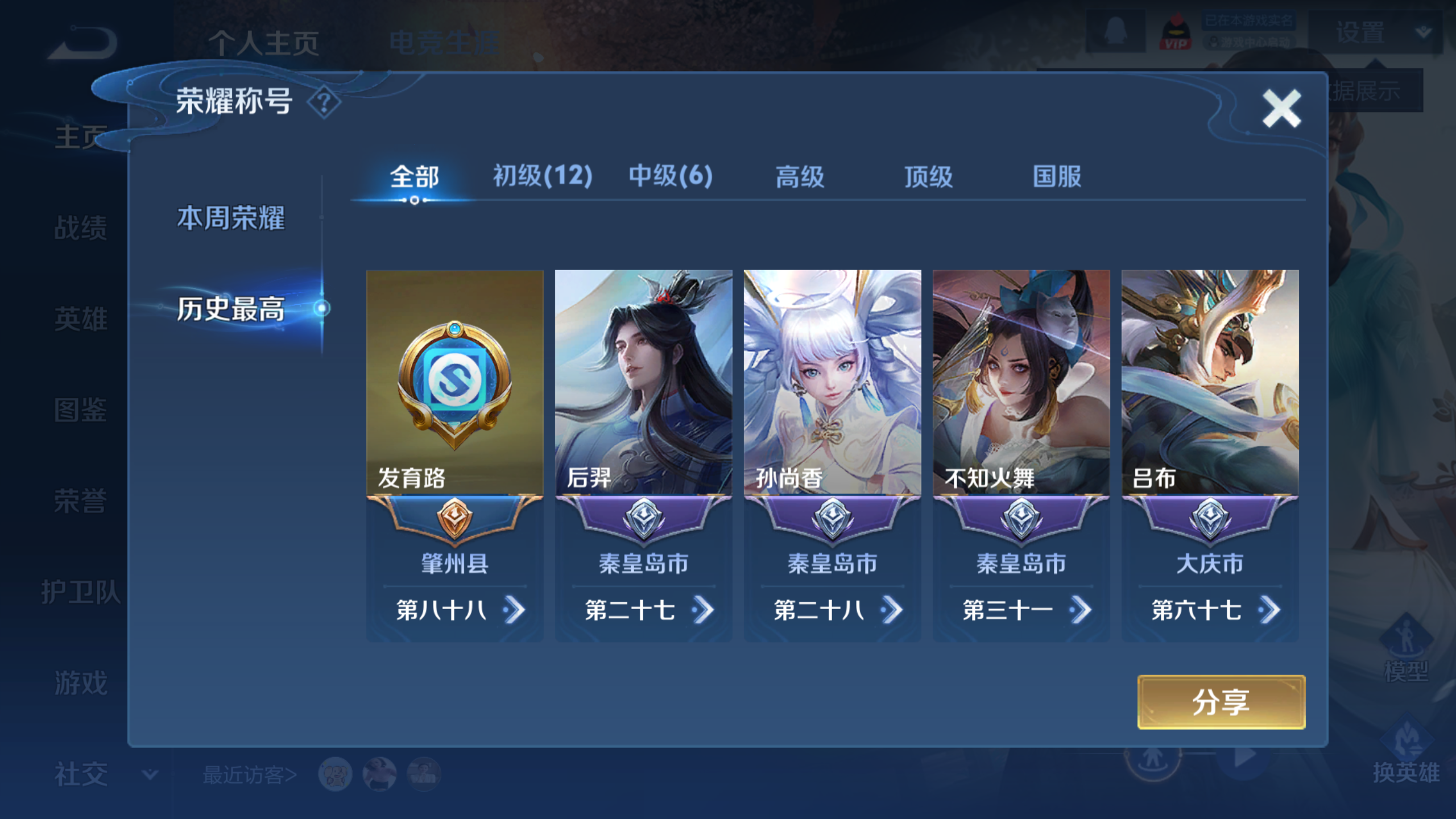Select the 孙尚香 hero title card
This screenshot has height=819, width=1456.
point(832,382)
